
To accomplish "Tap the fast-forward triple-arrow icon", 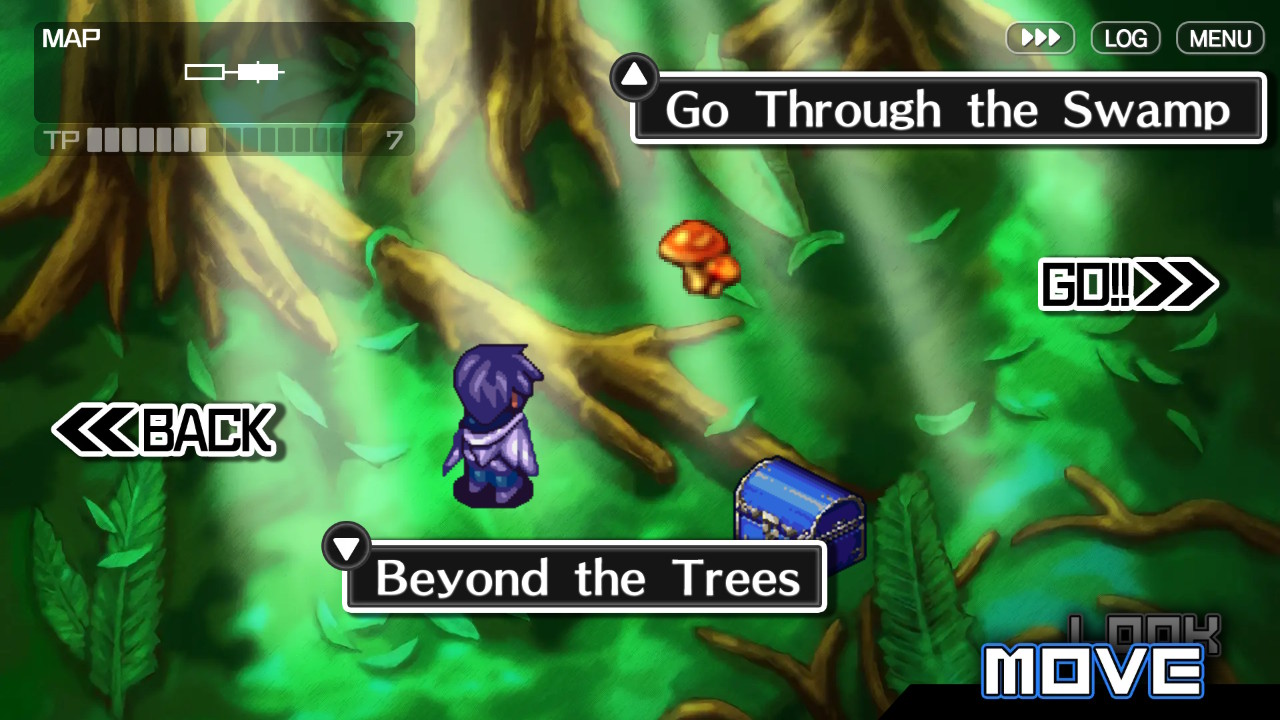I will (1040, 38).
